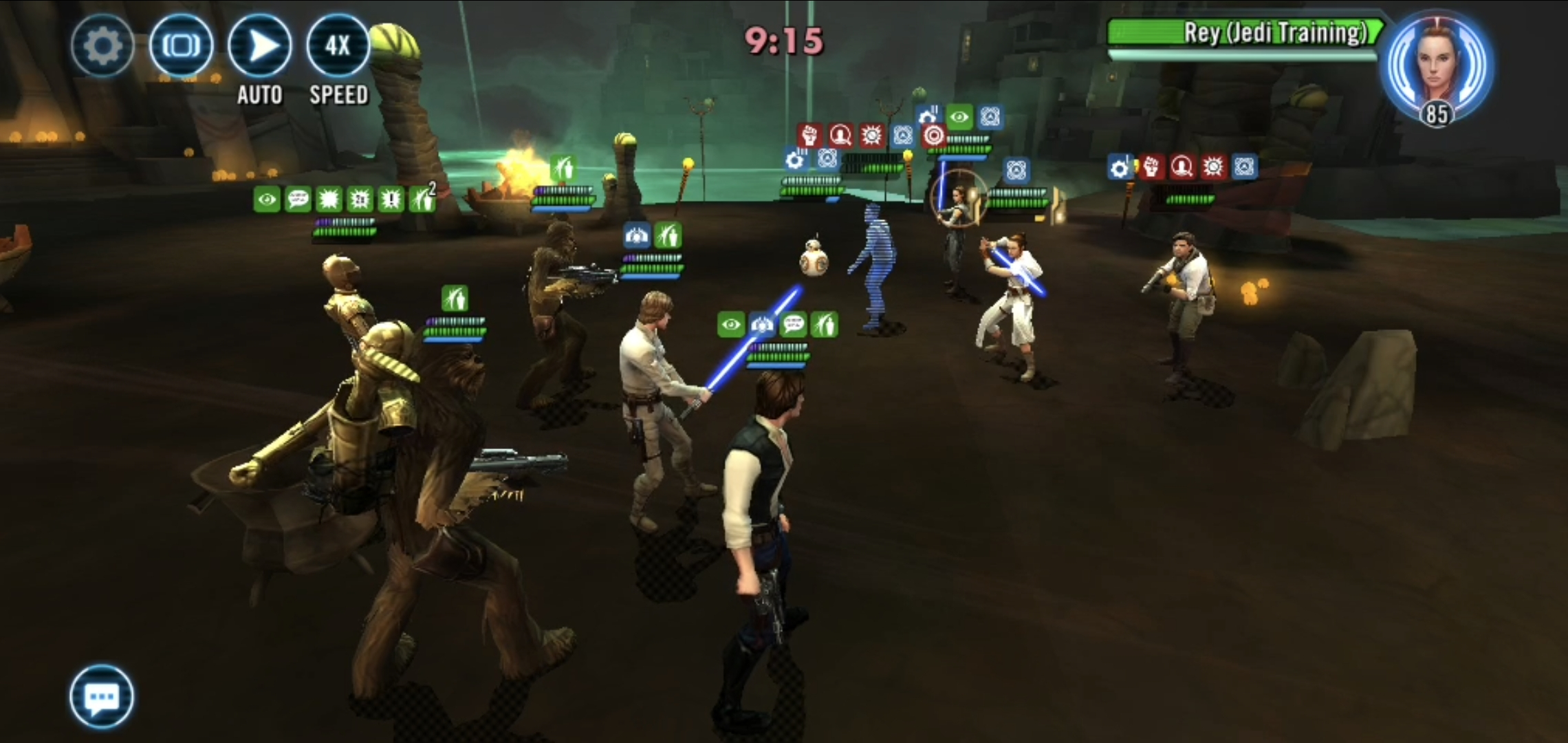1568x743 pixels.
Task: Change the 4X battle speed
Action: (338, 45)
